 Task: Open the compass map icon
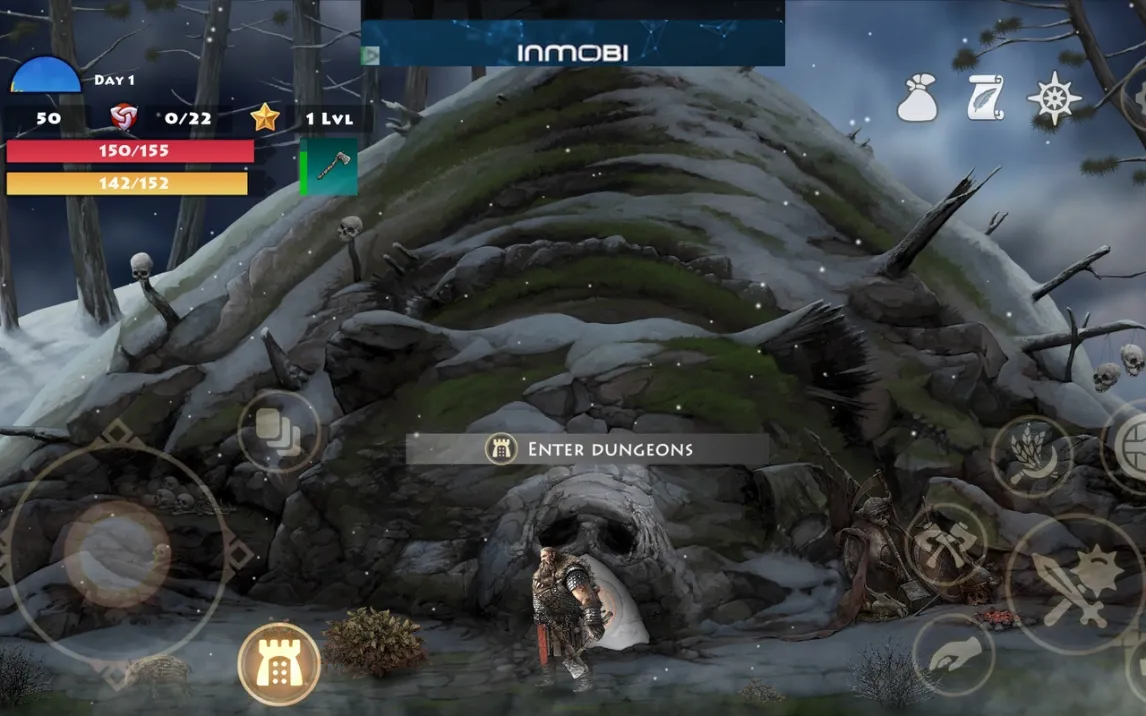[x=1054, y=98]
